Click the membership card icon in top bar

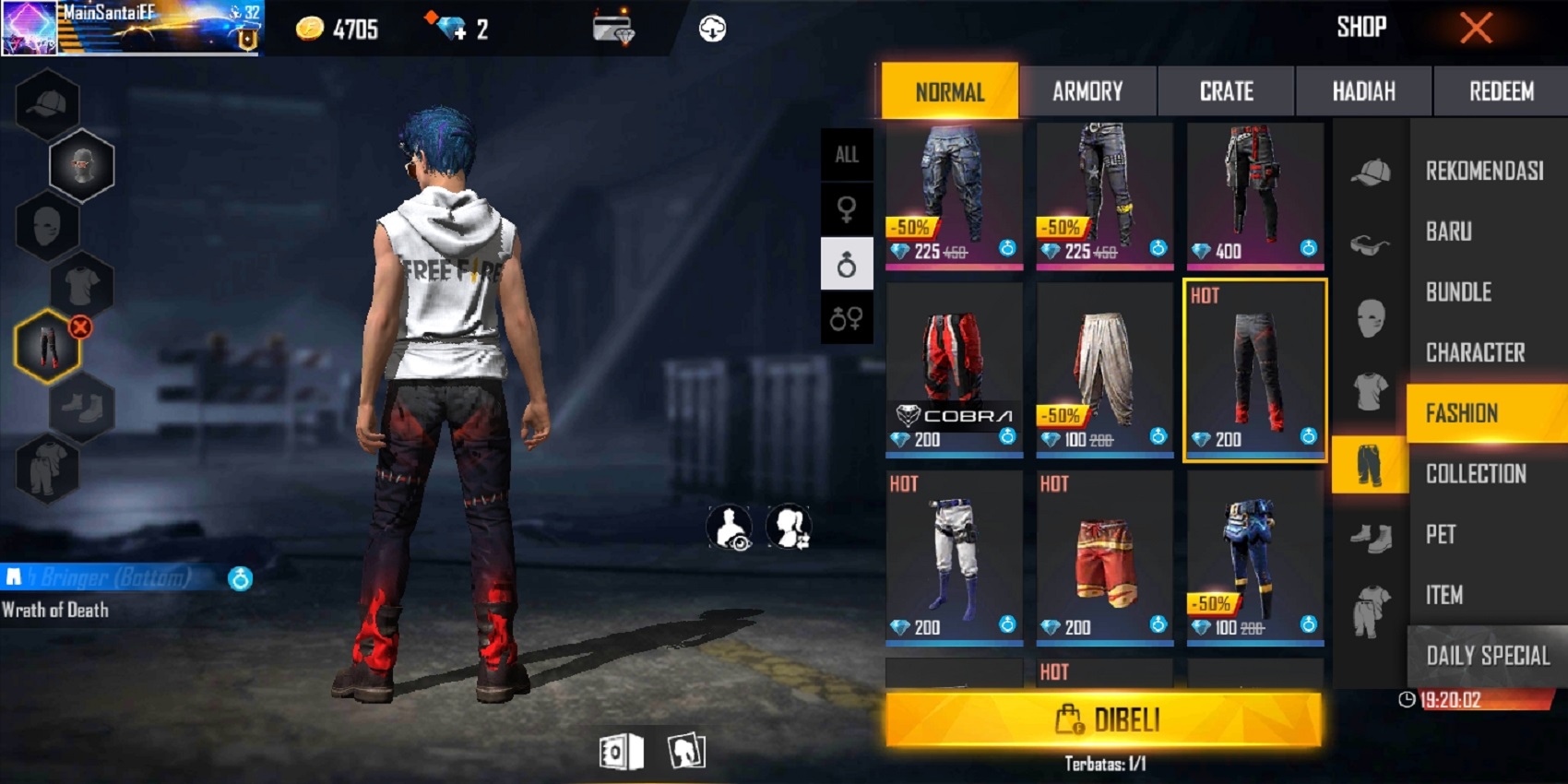(x=613, y=28)
